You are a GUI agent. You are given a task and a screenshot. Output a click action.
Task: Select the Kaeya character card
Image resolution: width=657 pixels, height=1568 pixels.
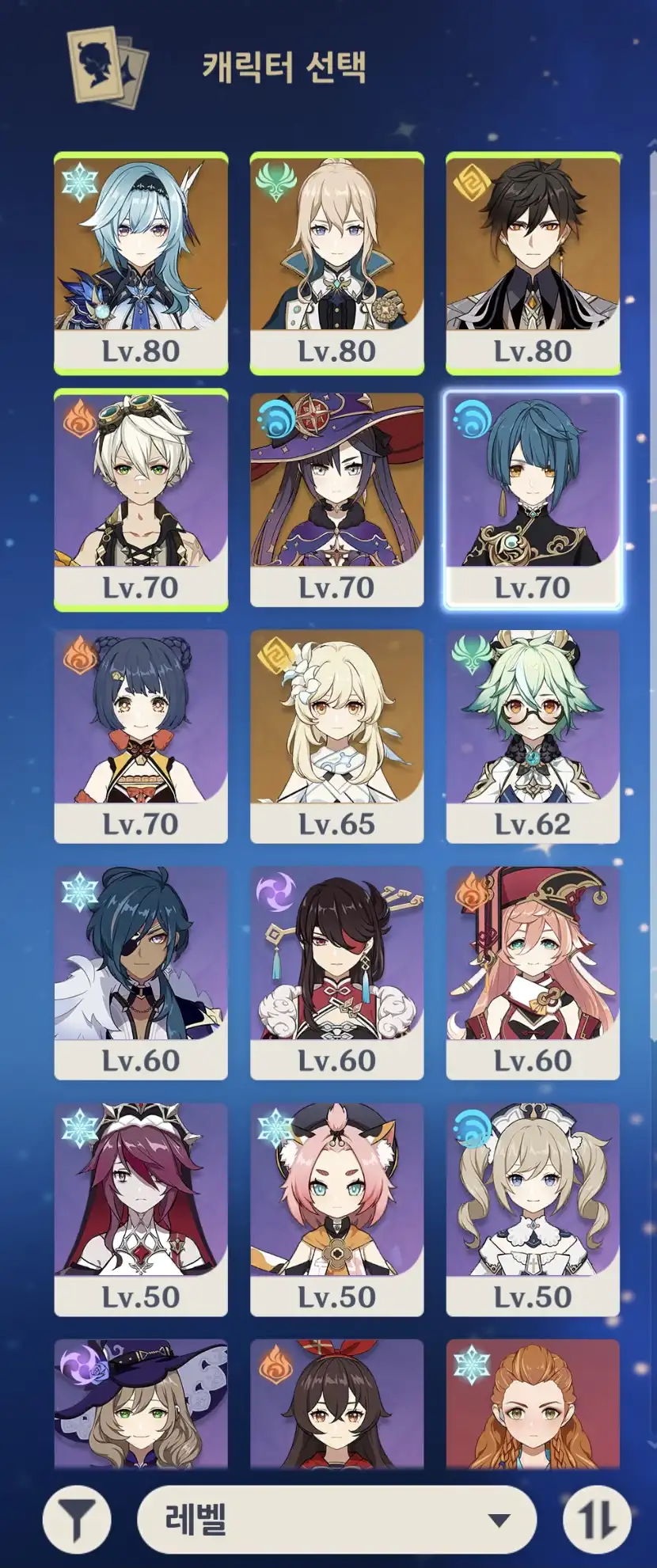[x=141, y=973]
